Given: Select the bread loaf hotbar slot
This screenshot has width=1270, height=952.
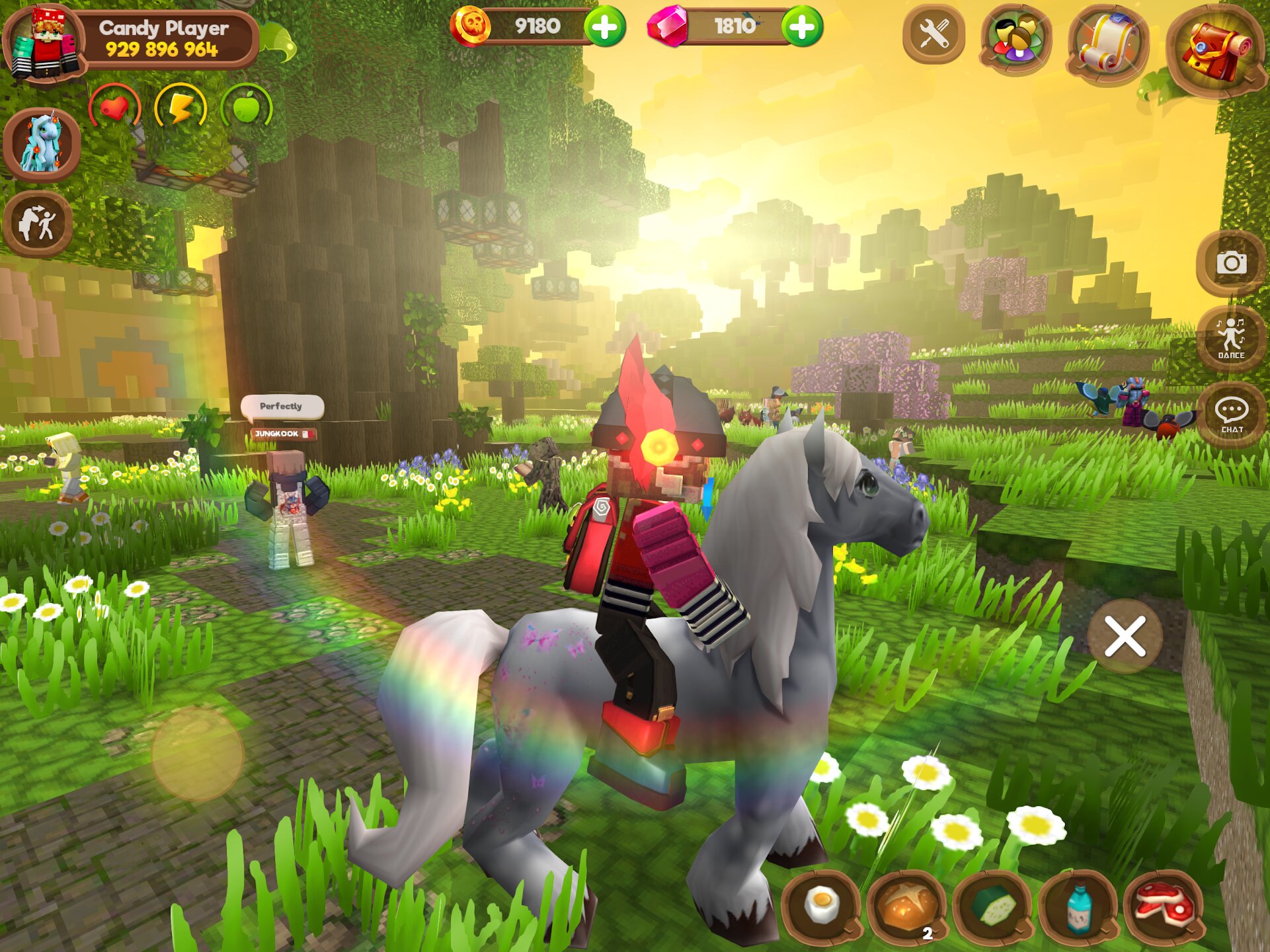Looking at the screenshot, I should [906, 906].
